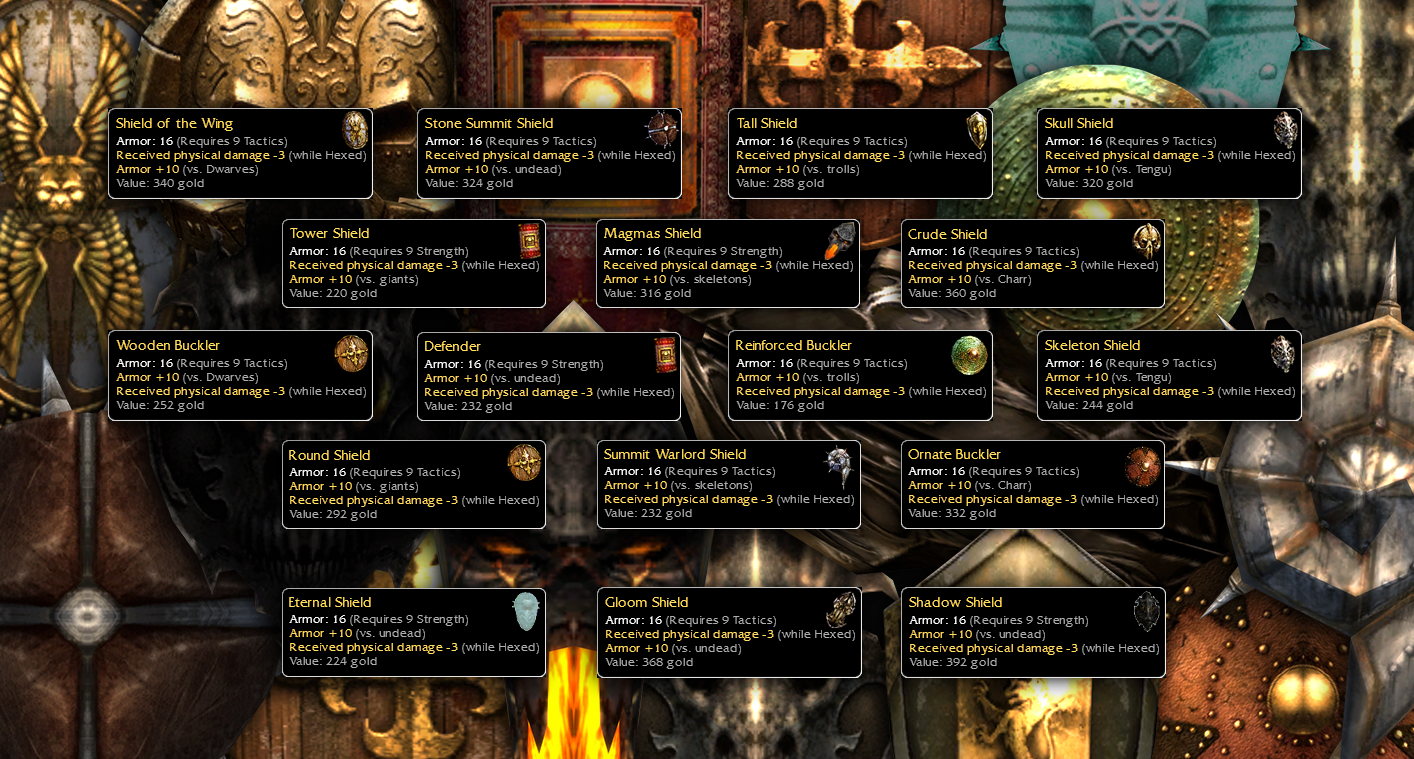
Task: Pick the Round Shield item card
Action: 414,485
